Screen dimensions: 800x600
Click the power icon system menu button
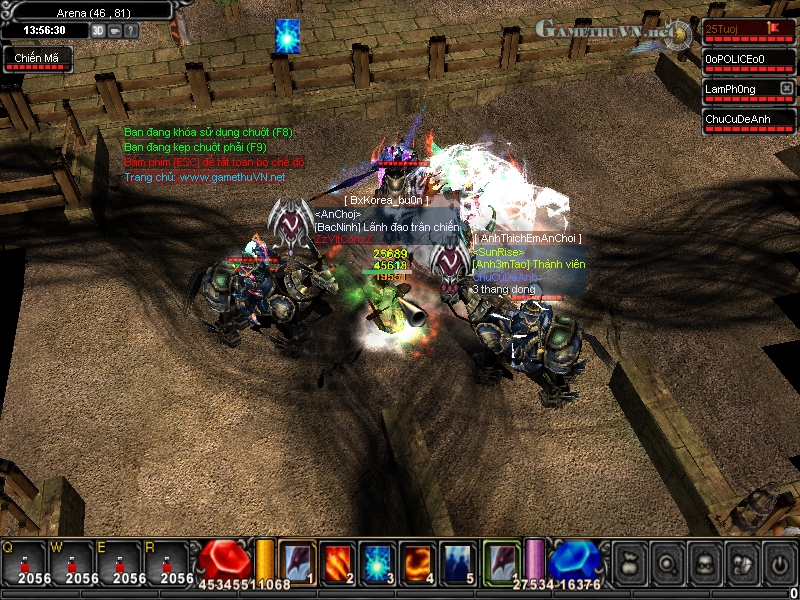pyautogui.click(x=779, y=562)
